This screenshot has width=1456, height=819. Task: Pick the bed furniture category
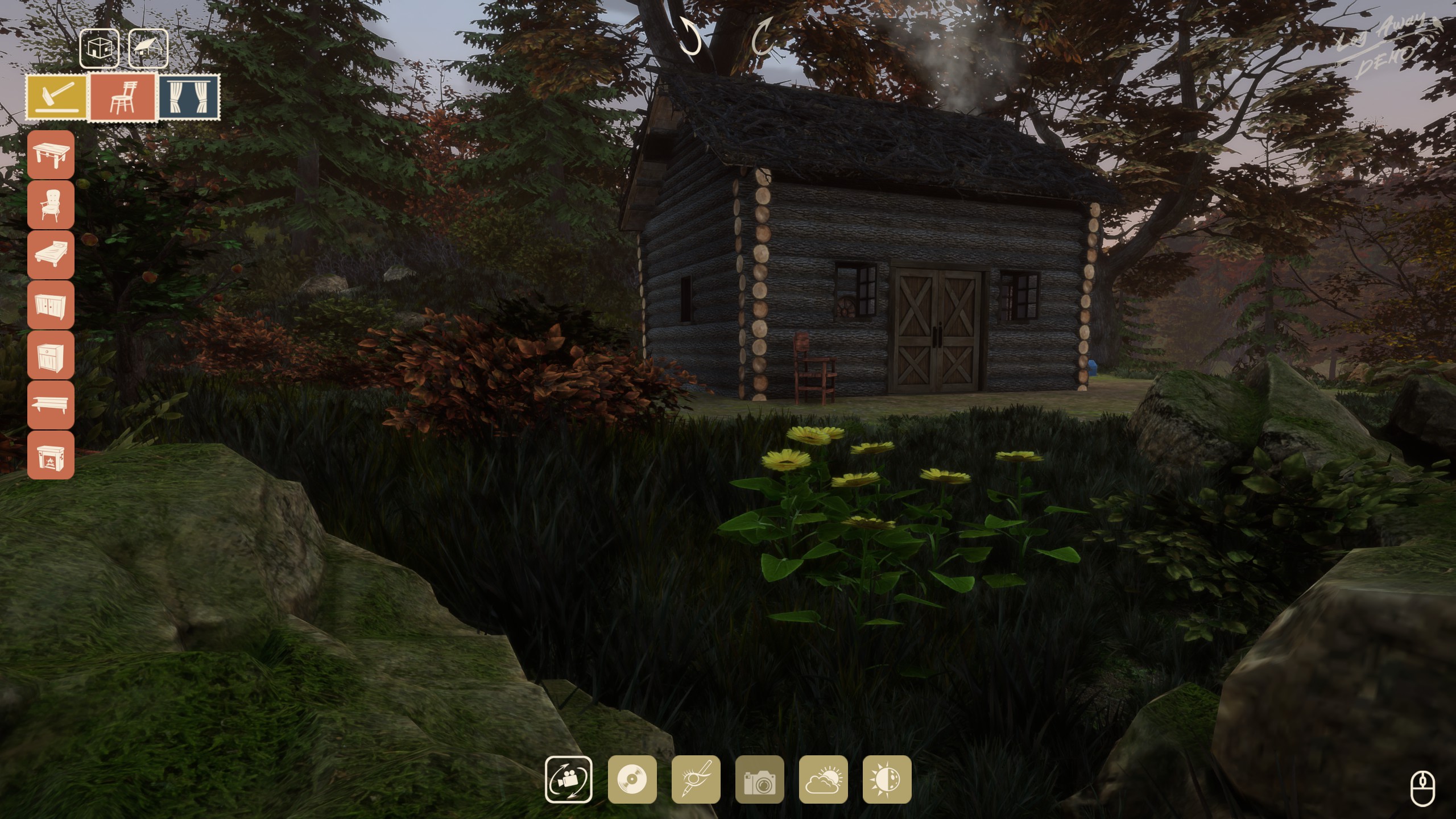(51, 254)
